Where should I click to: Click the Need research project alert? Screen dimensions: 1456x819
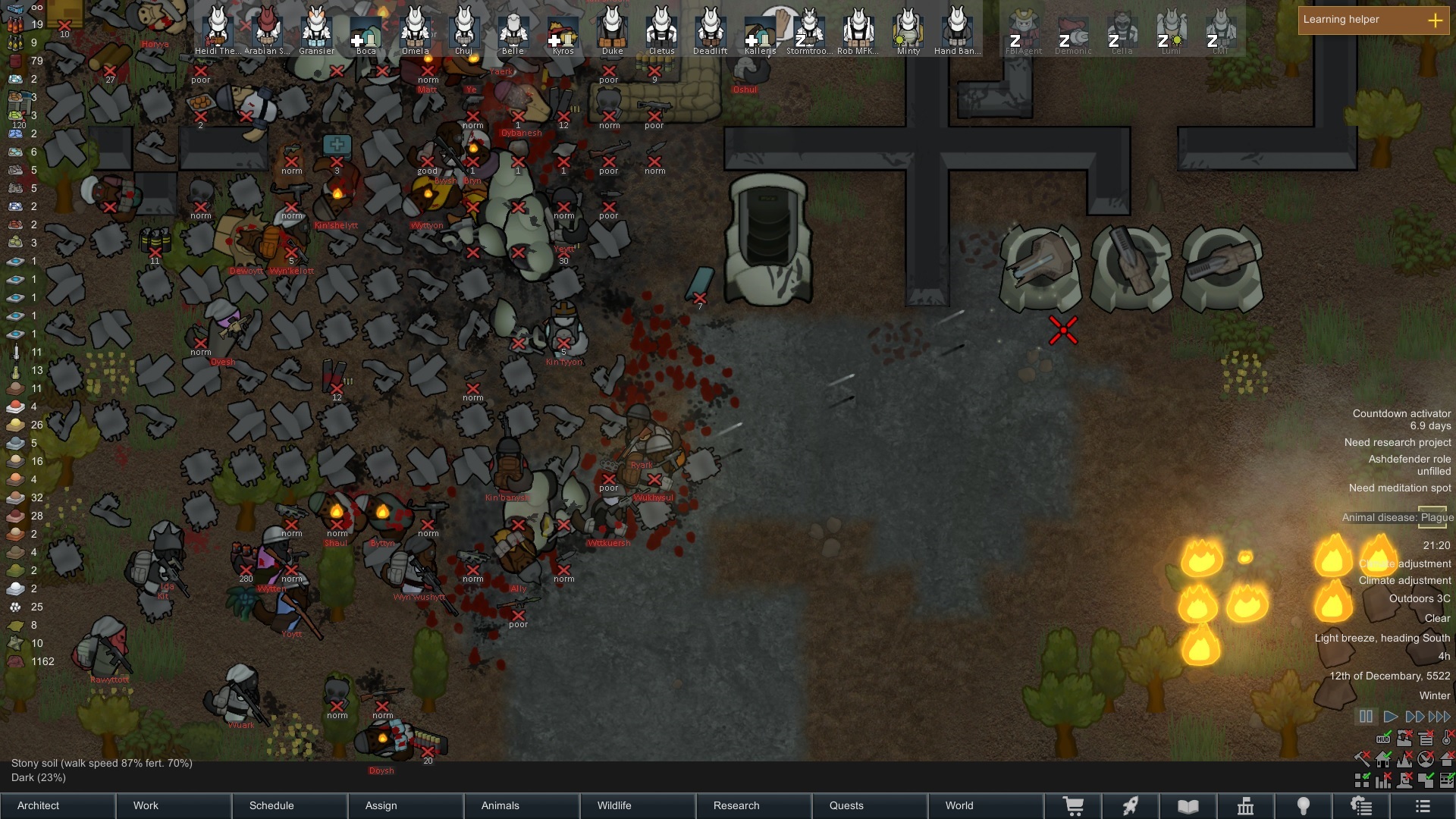pos(1397,442)
